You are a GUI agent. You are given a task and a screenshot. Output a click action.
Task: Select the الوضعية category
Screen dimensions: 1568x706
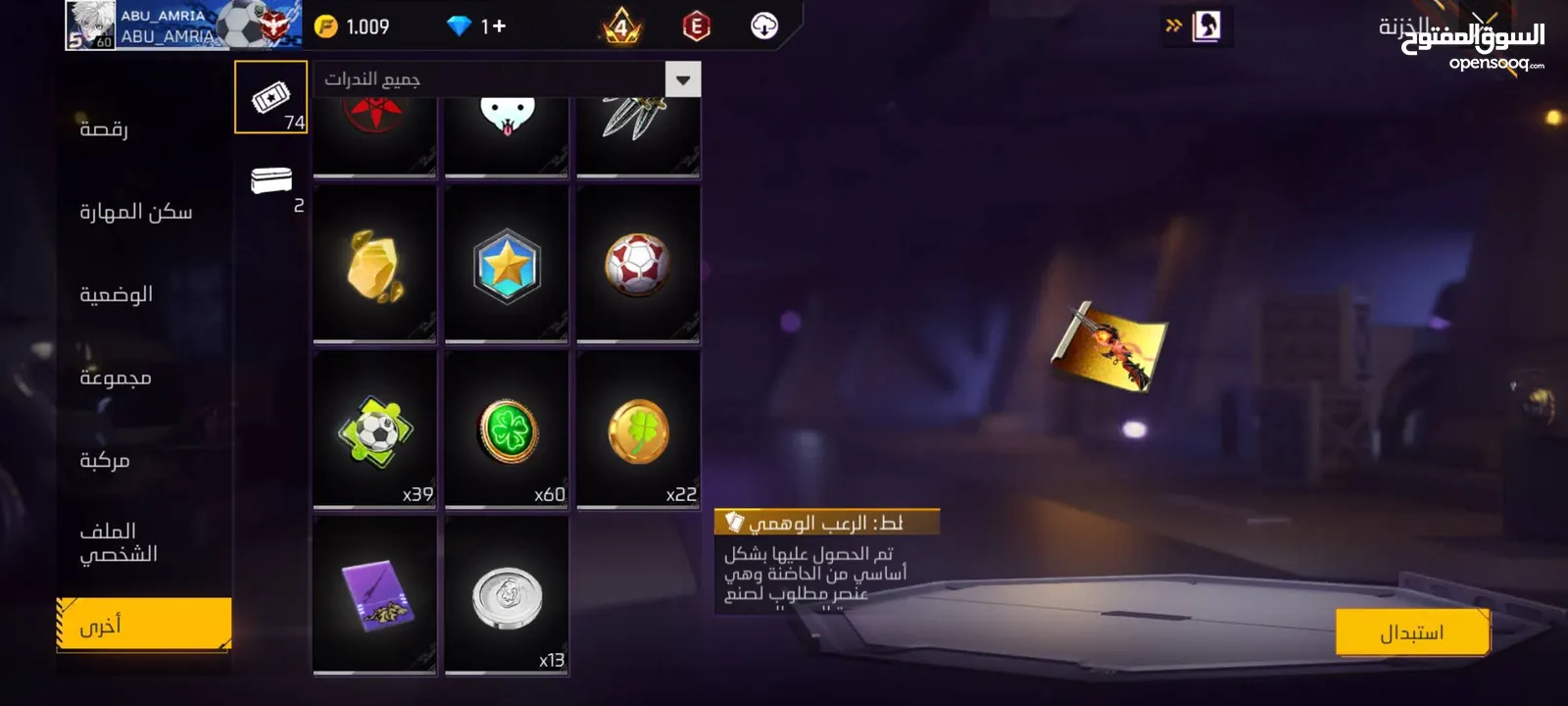pyautogui.click(x=116, y=294)
